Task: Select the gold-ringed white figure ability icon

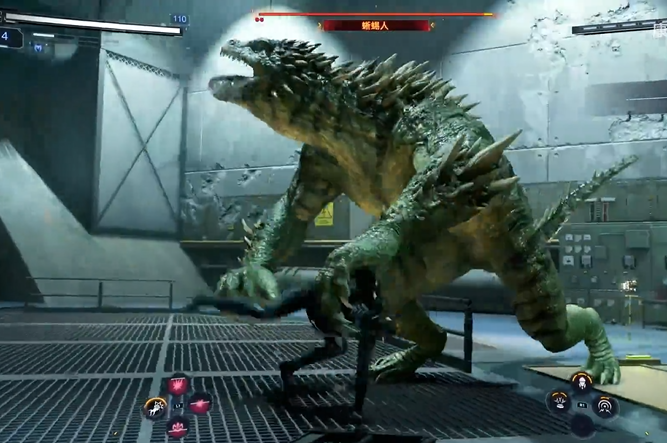Action: pos(155,406)
